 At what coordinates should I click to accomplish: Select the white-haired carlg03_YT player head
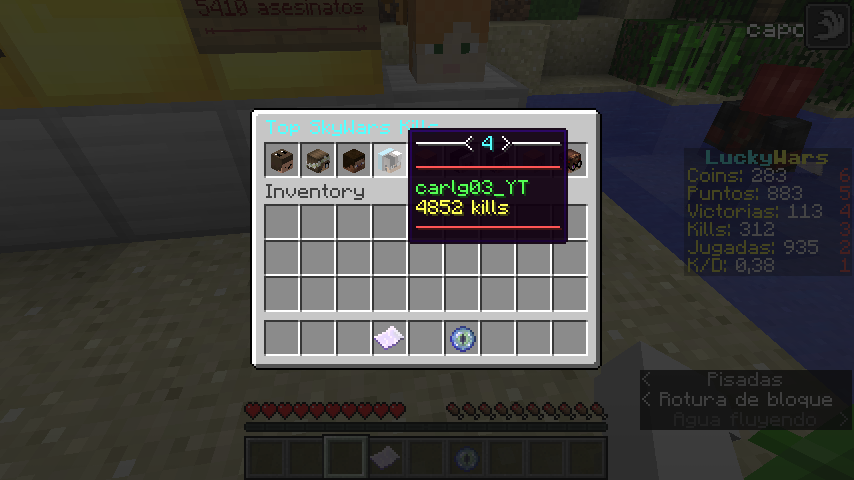click(x=389, y=160)
